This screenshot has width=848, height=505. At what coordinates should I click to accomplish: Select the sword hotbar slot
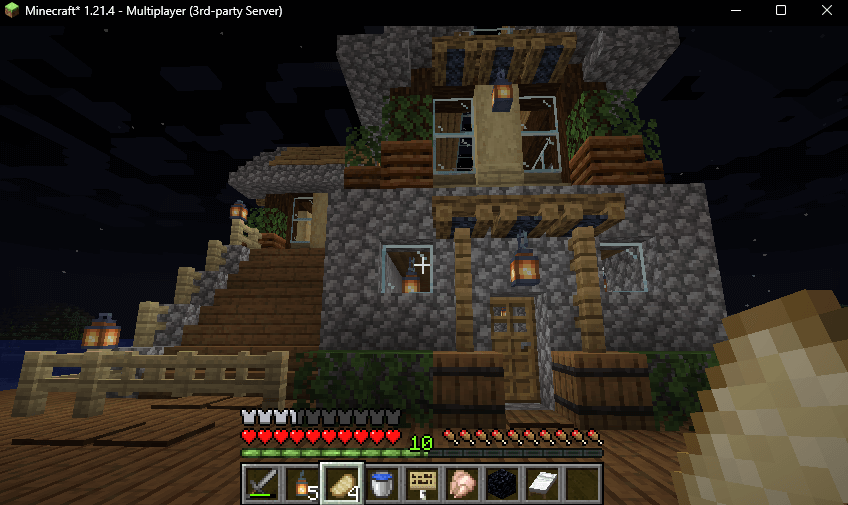[x=262, y=484]
